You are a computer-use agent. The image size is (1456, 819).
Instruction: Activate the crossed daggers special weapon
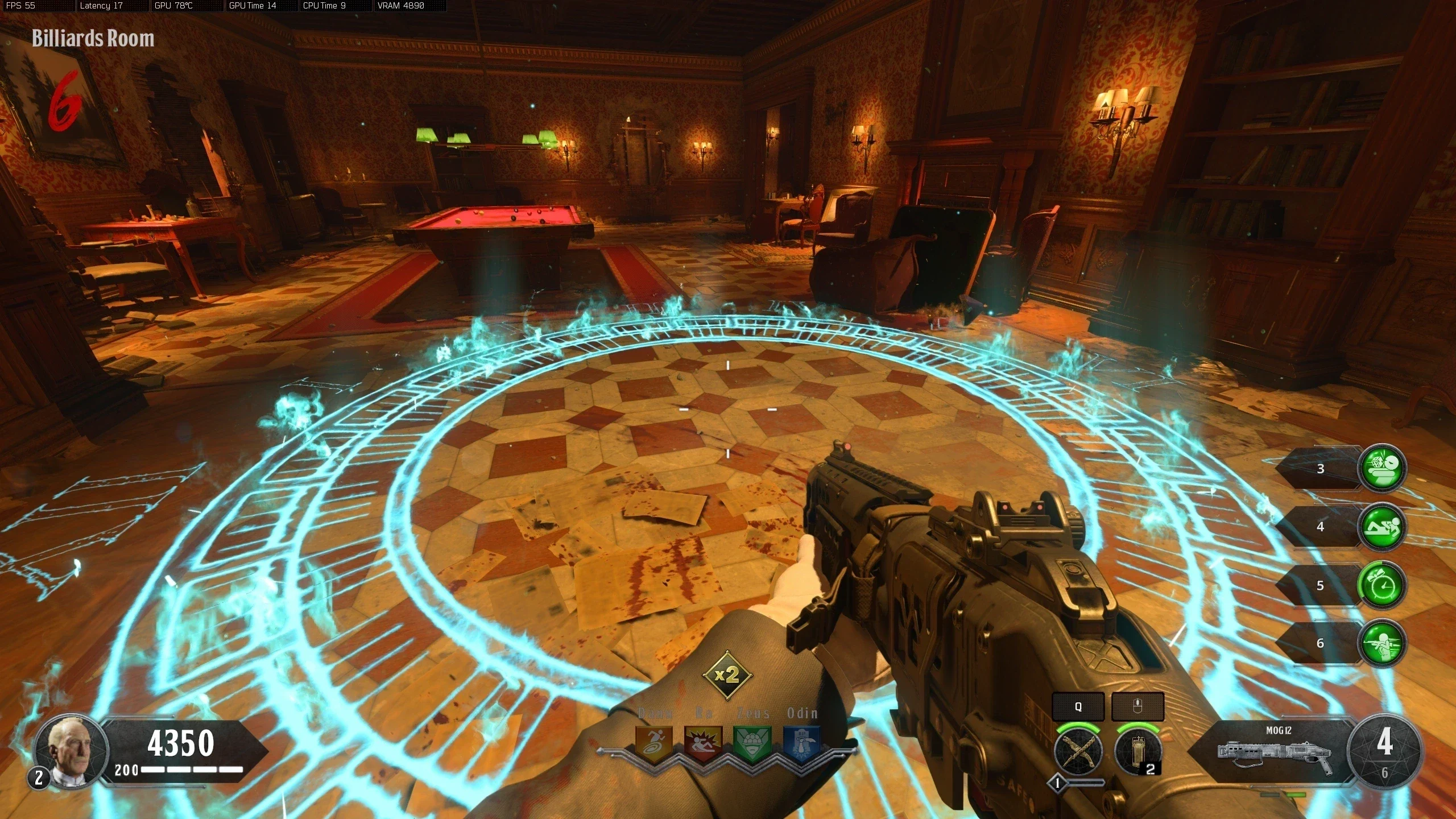click(1078, 752)
